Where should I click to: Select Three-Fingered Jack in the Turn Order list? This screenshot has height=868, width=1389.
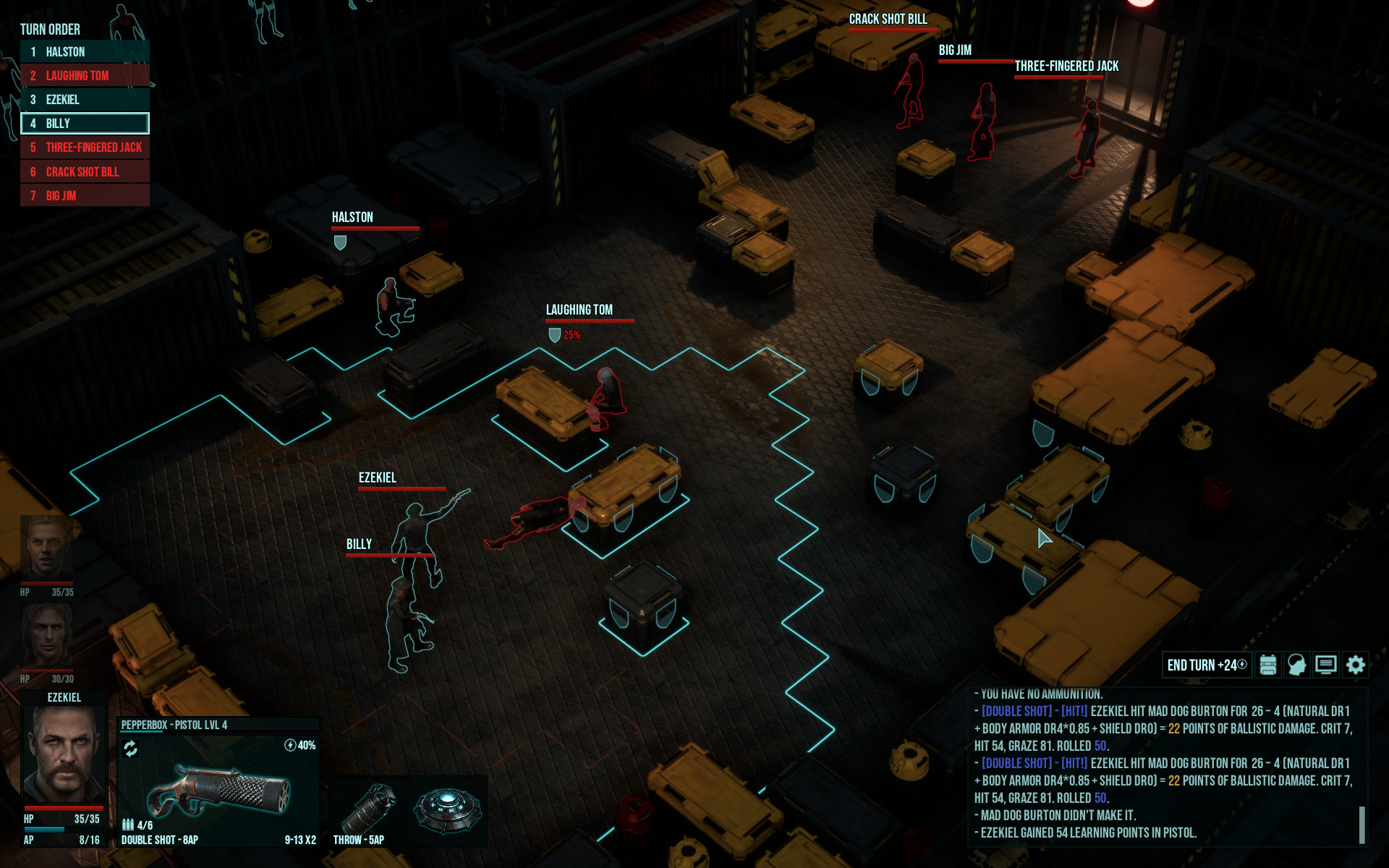[85, 148]
